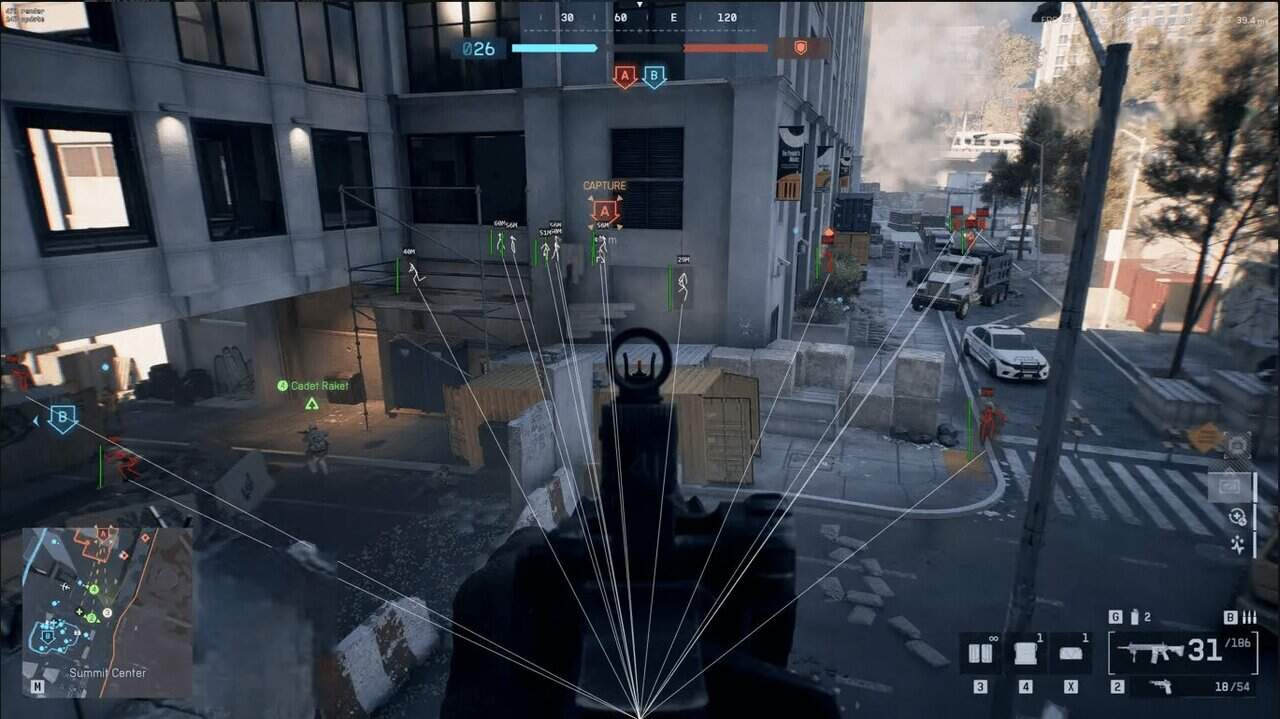Switch to the sidearm pistol slot
The width and height of the screenshot is (1280, 719).
coord(1159,686)
